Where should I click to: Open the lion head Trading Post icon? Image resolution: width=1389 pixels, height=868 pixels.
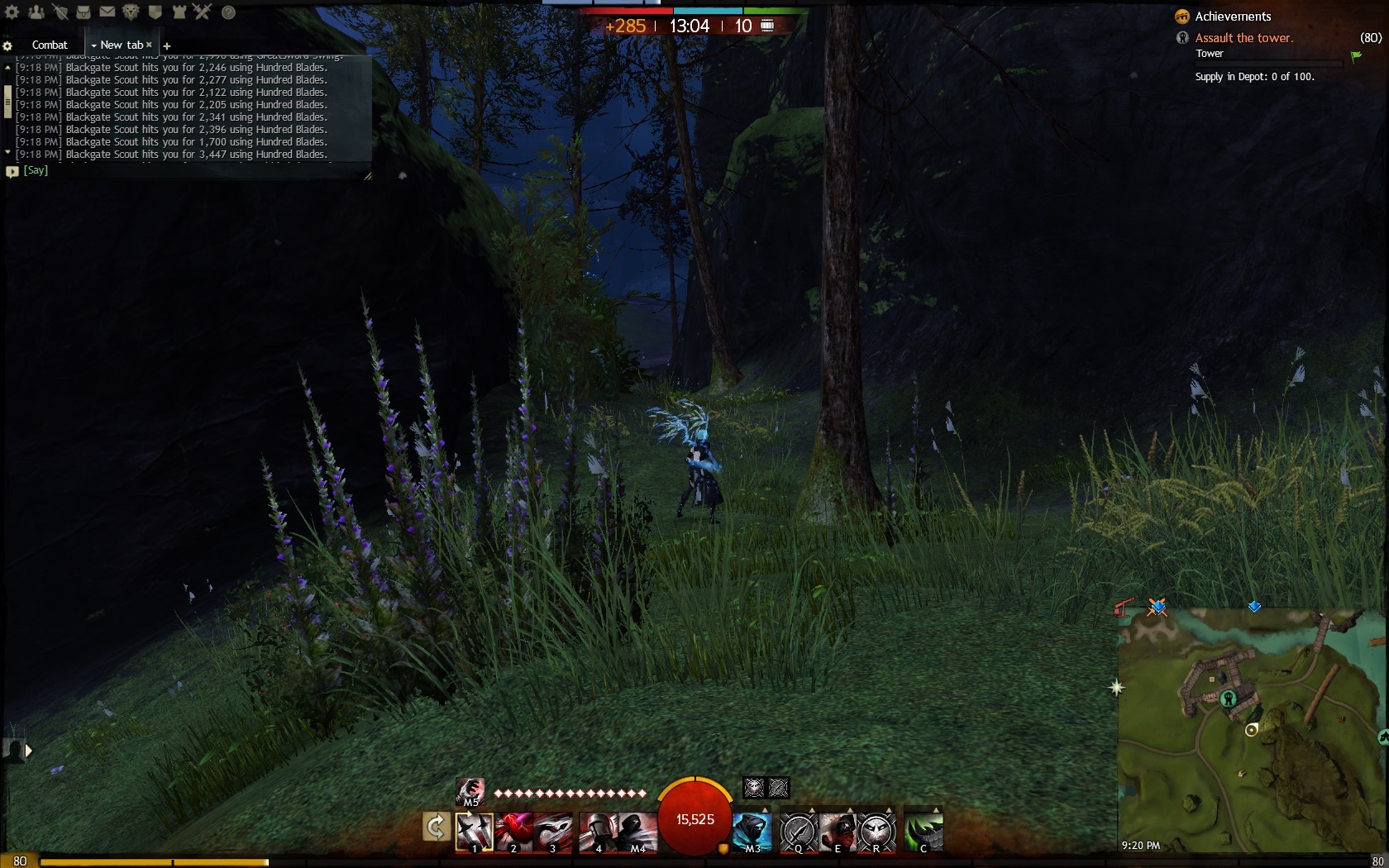[x=131, y=12]
